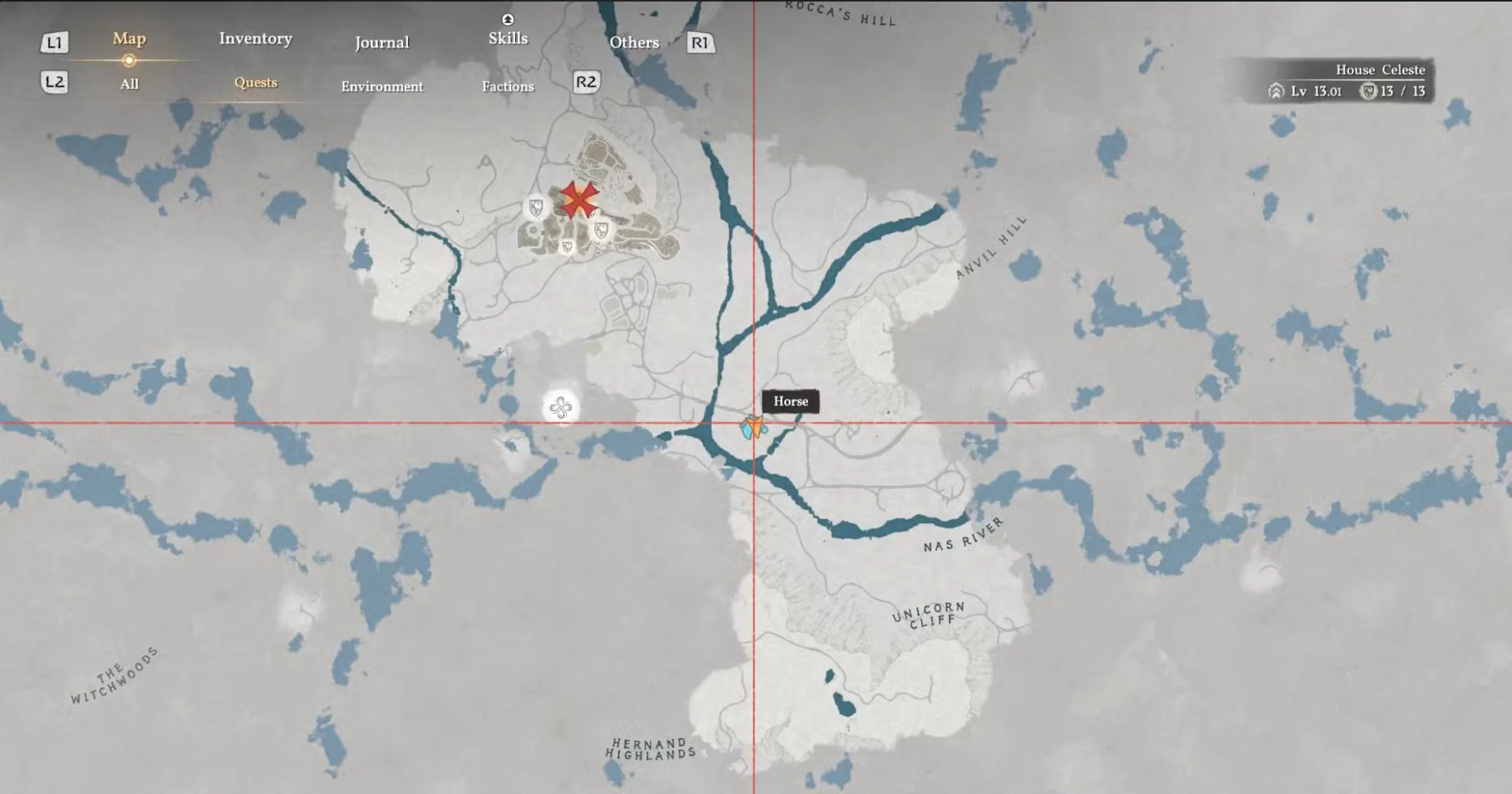Switch to the Inventory tab
This screenshot has width=1512, height=794.
pyautogui.click(x=256, y=38)
